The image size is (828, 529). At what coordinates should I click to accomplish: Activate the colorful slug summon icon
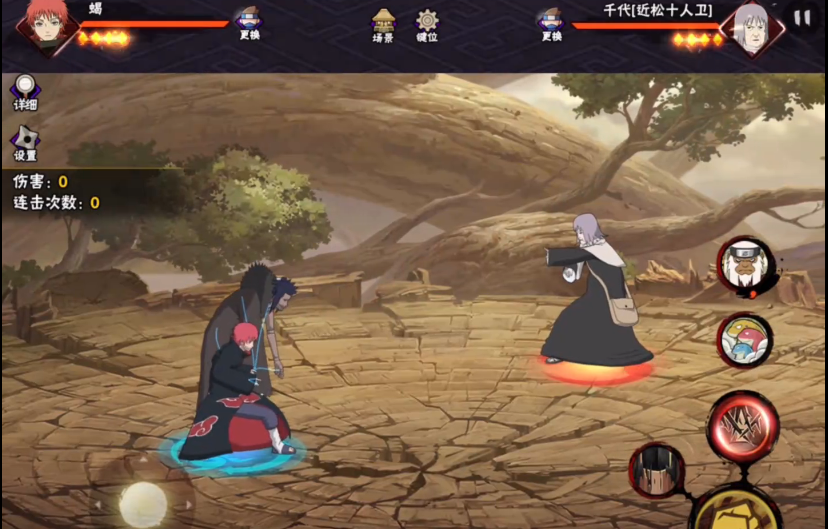coord(746,340)
